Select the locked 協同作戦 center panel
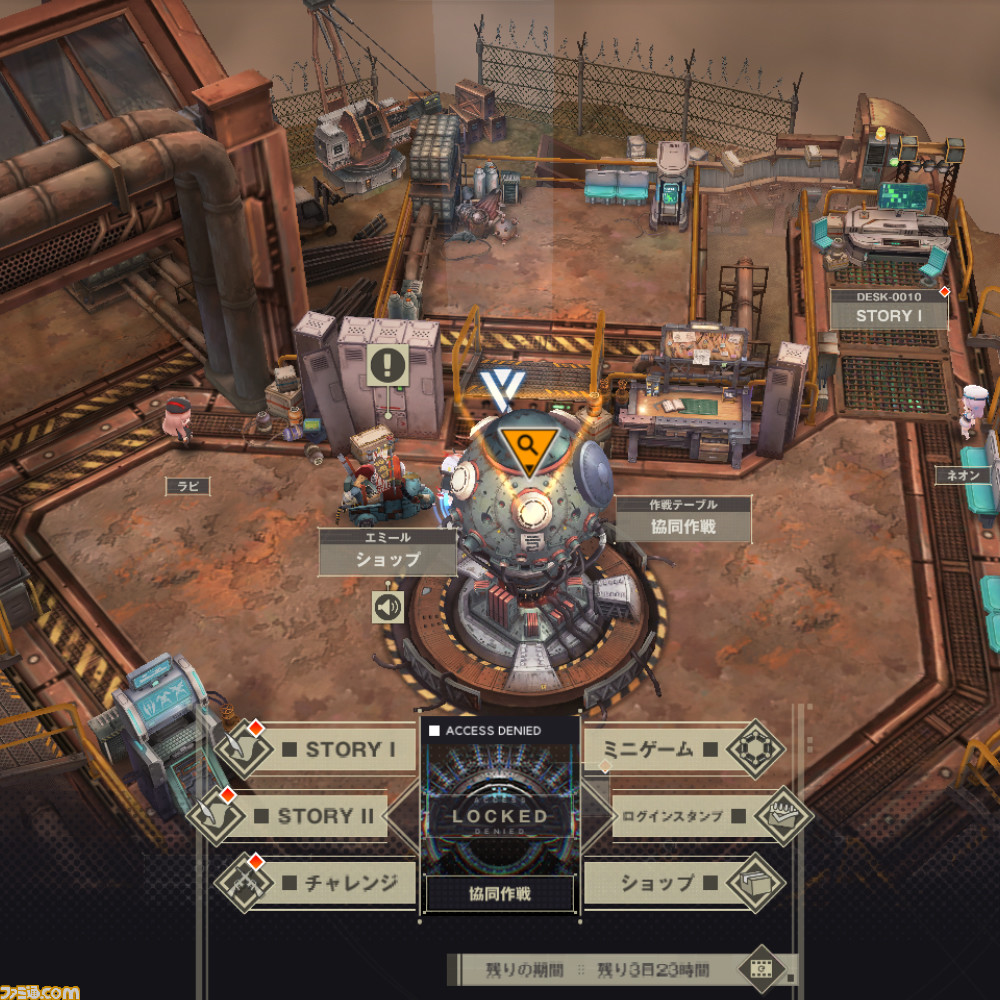 (x=500, y=815)
